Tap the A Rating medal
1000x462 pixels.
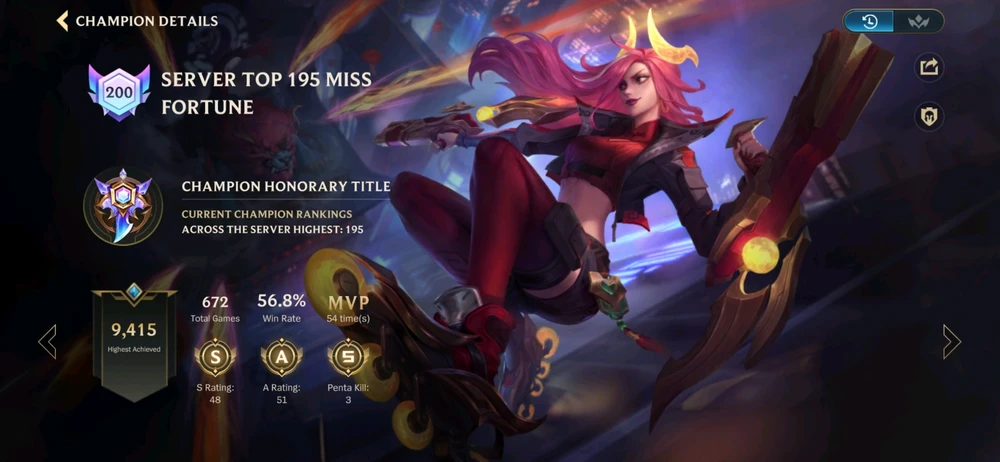pos(280,357)
